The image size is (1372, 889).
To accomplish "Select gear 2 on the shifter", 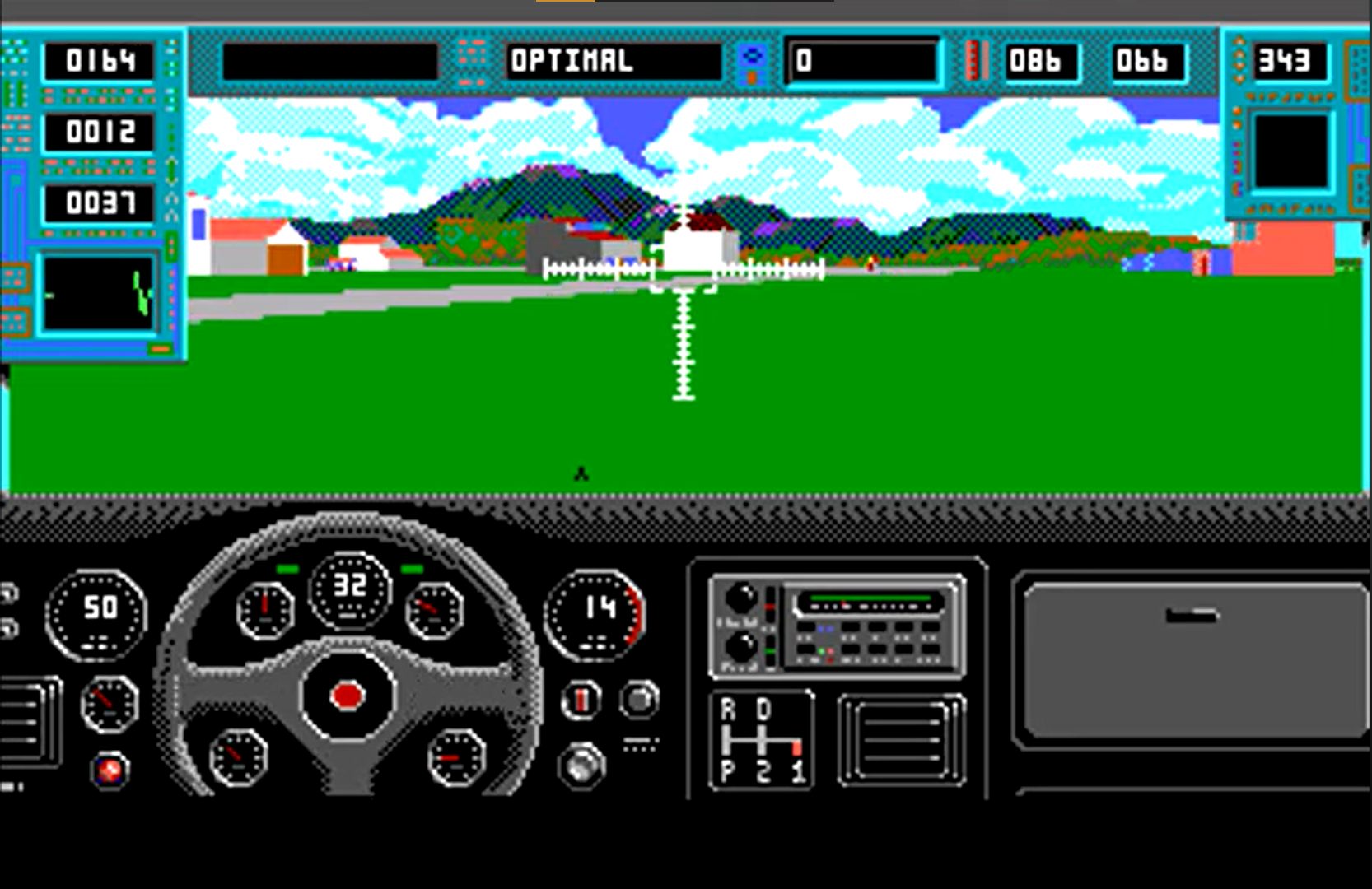I will click(x=763, y=771).
